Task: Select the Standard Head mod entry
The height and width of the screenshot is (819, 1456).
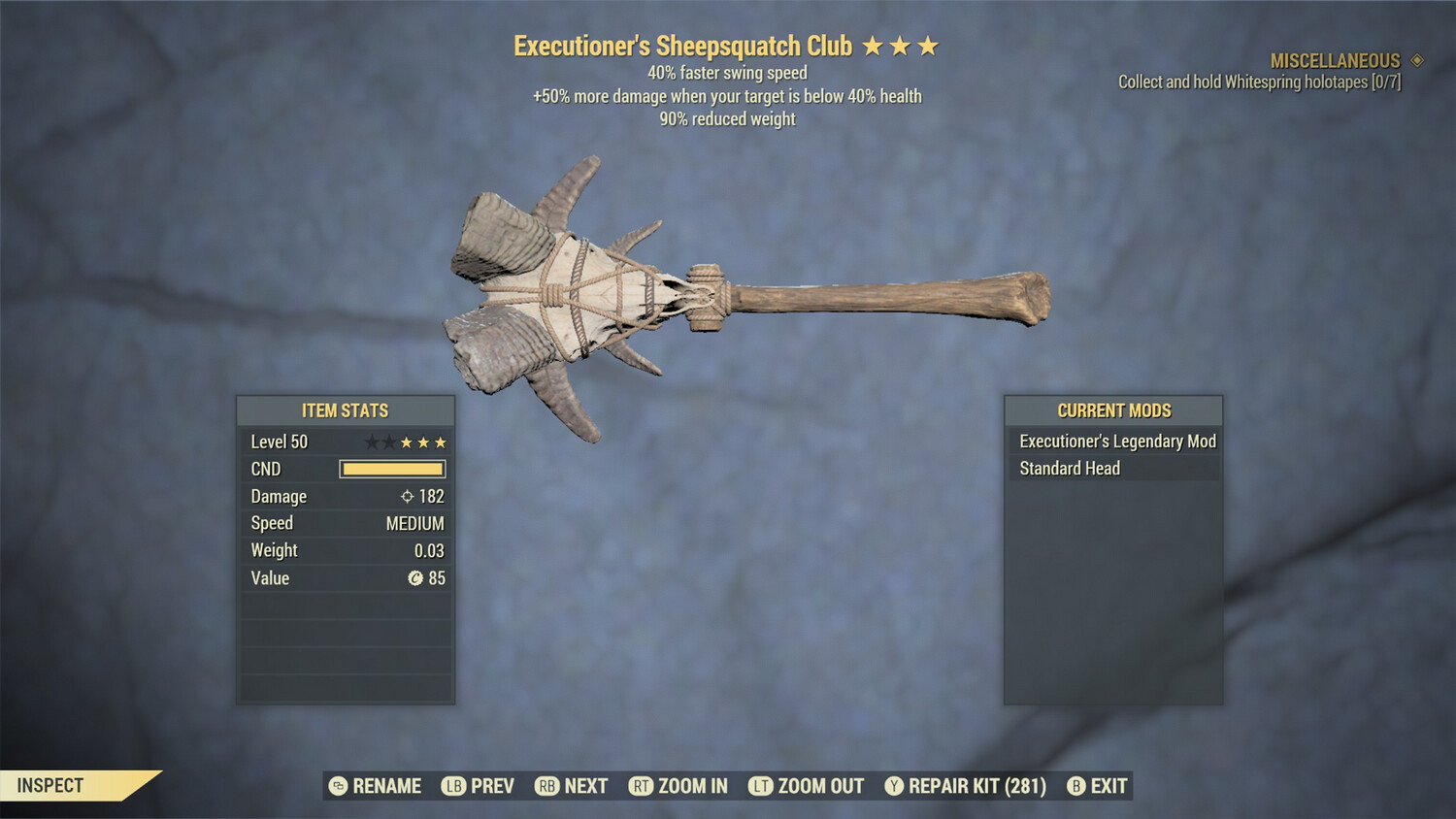Action: (1069, 468)
